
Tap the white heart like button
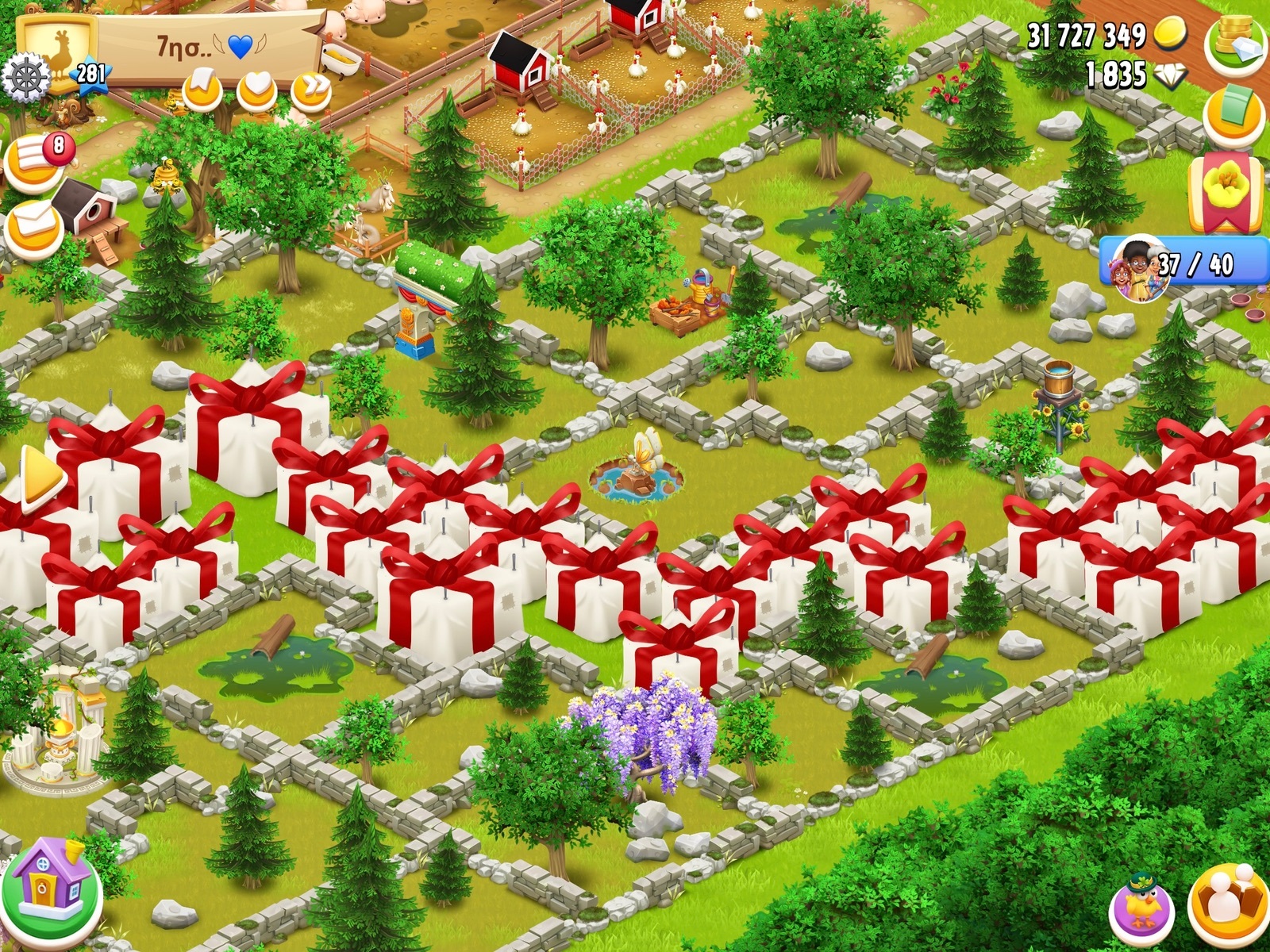[x=256, y=90]
